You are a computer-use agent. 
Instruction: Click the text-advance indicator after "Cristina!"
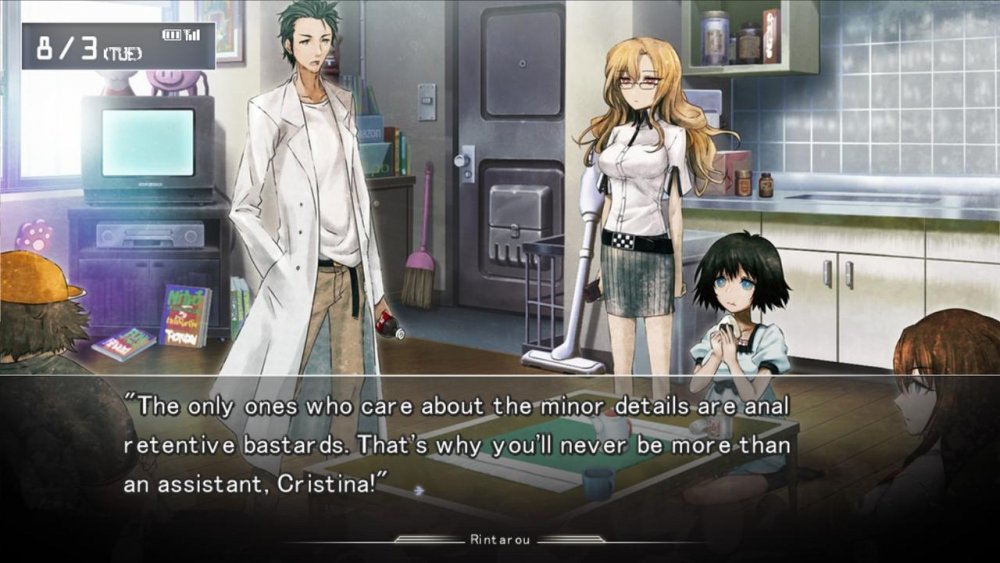click(419, 490)
